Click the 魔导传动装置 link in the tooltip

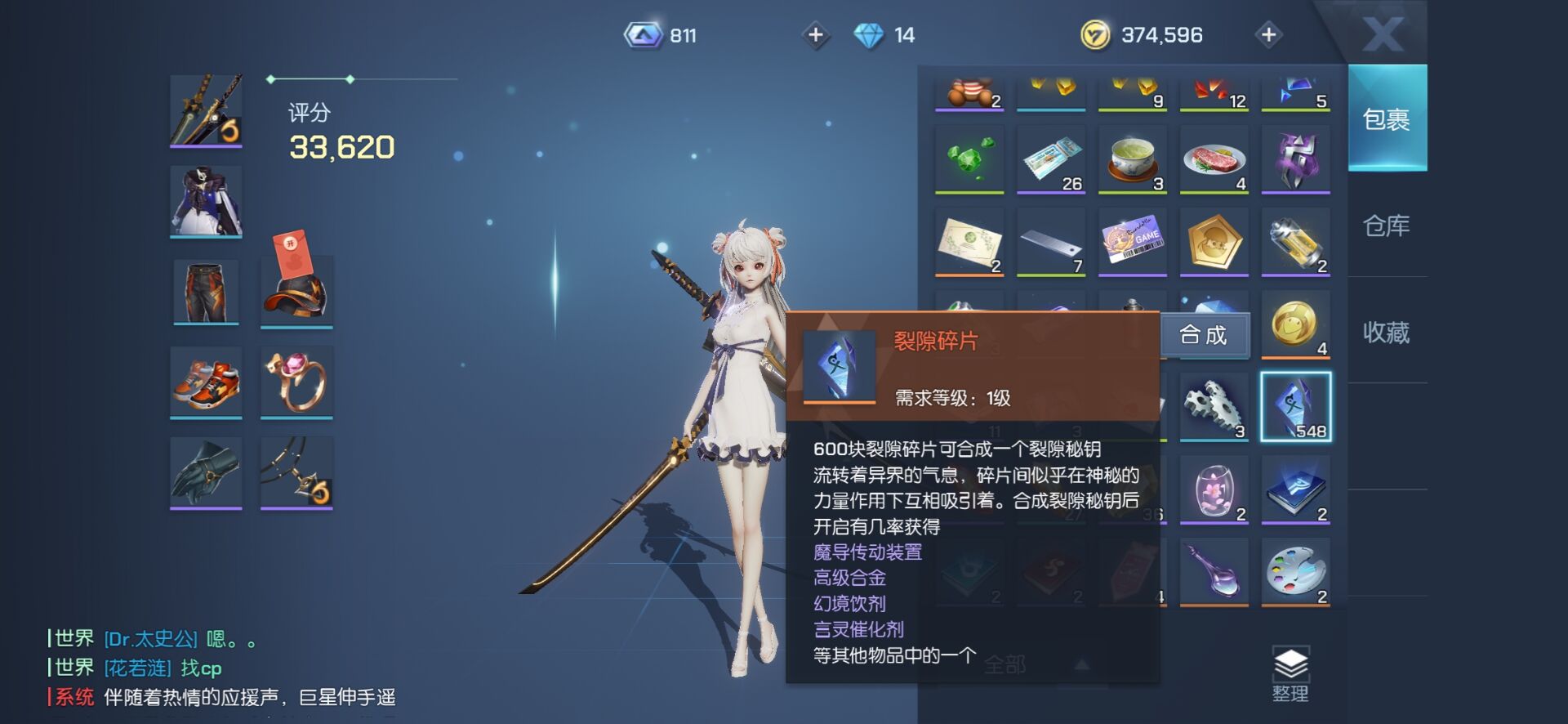(x=868, y=553)
